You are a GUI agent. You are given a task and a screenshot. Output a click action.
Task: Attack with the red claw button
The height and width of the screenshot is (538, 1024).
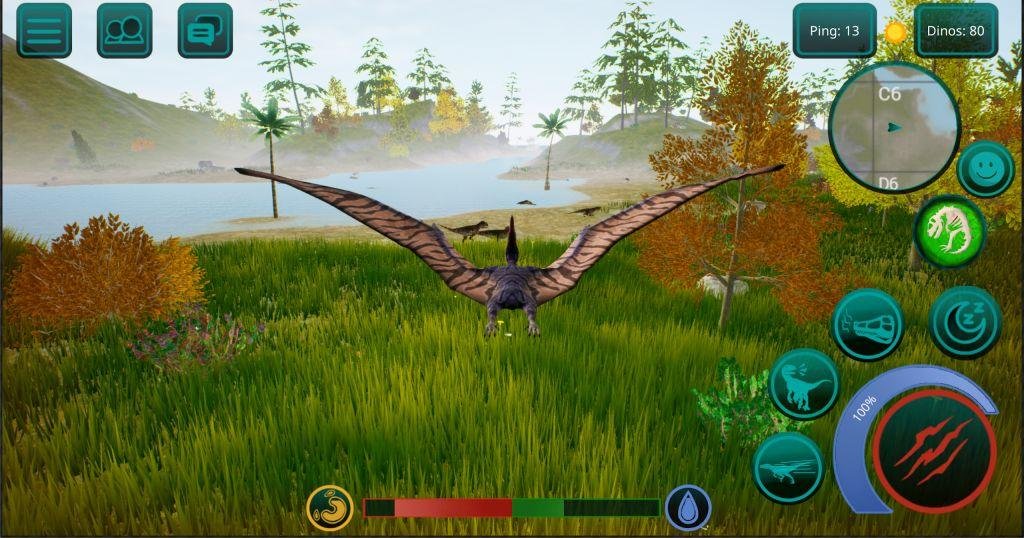tap(934, 451)
